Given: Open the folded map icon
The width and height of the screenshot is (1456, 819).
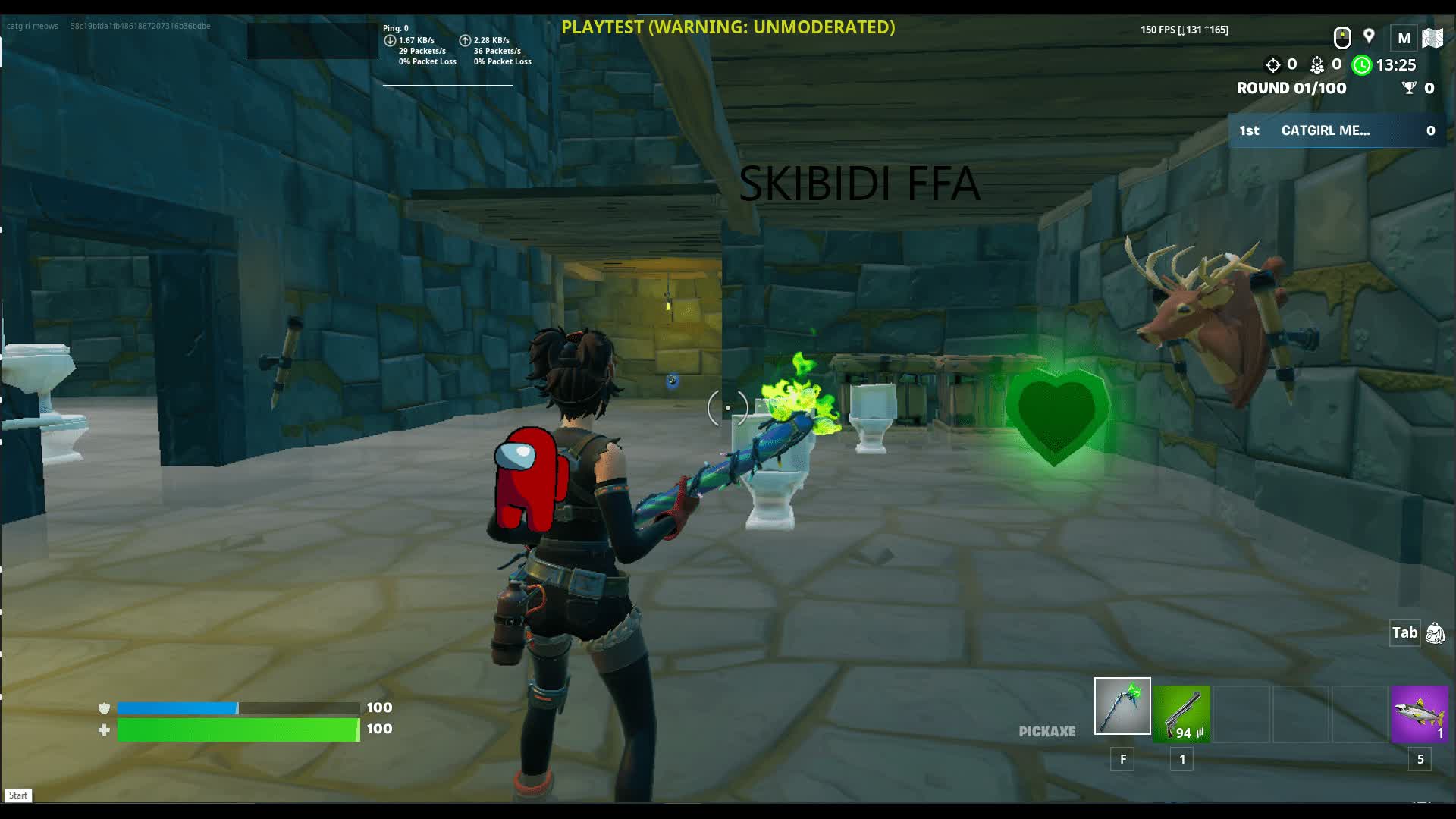Looking at the screenshot, I should tap(1432, 38).
